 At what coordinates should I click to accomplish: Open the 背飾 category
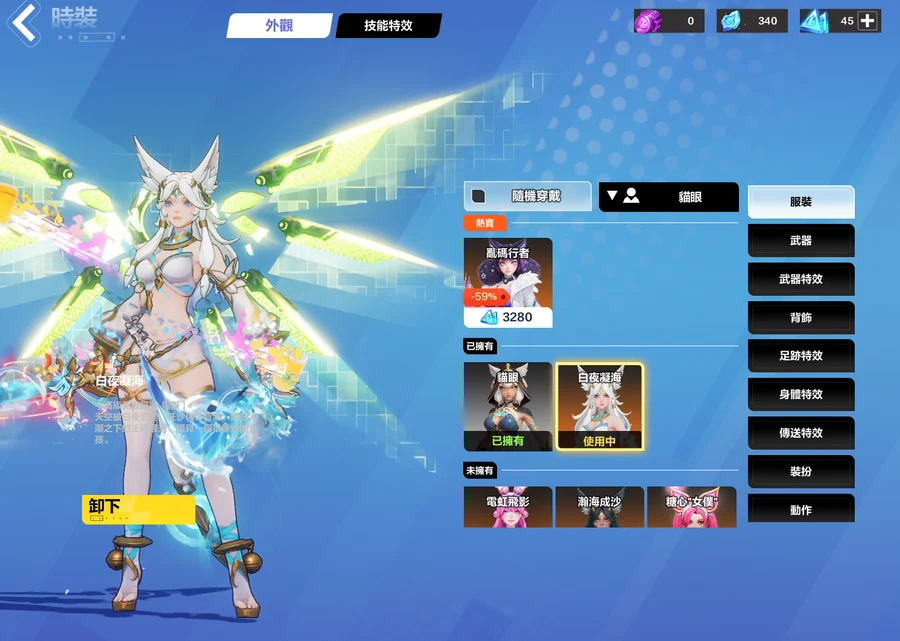coord(801,318)
